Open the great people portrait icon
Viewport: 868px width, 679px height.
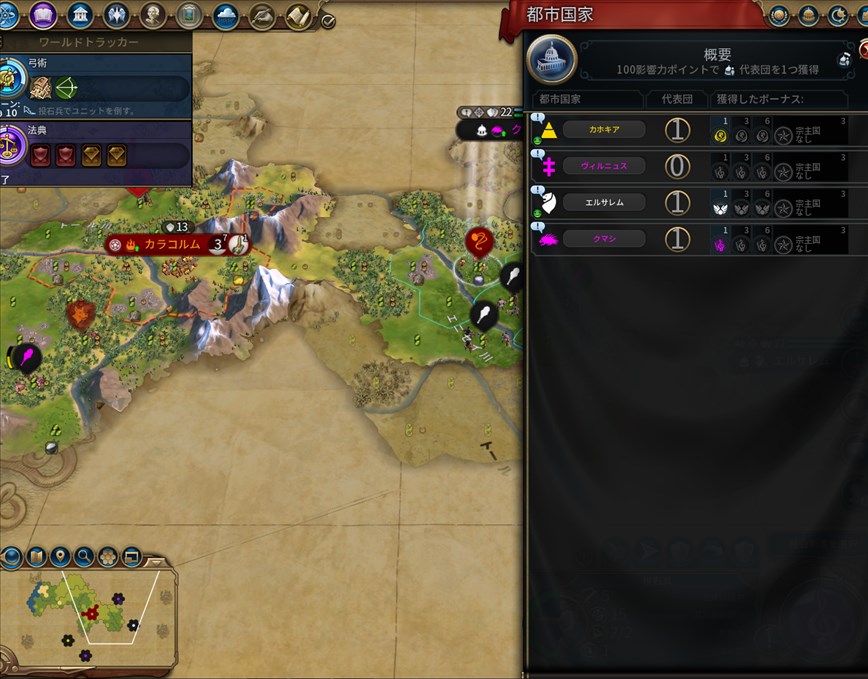tap(153, 16)
